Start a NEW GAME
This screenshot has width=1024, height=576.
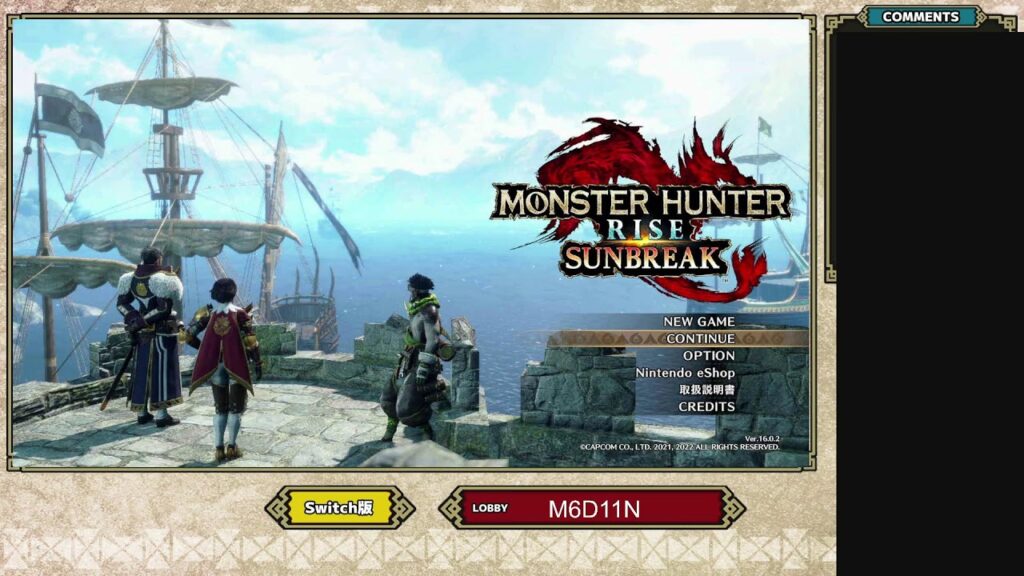click(699, 321)
